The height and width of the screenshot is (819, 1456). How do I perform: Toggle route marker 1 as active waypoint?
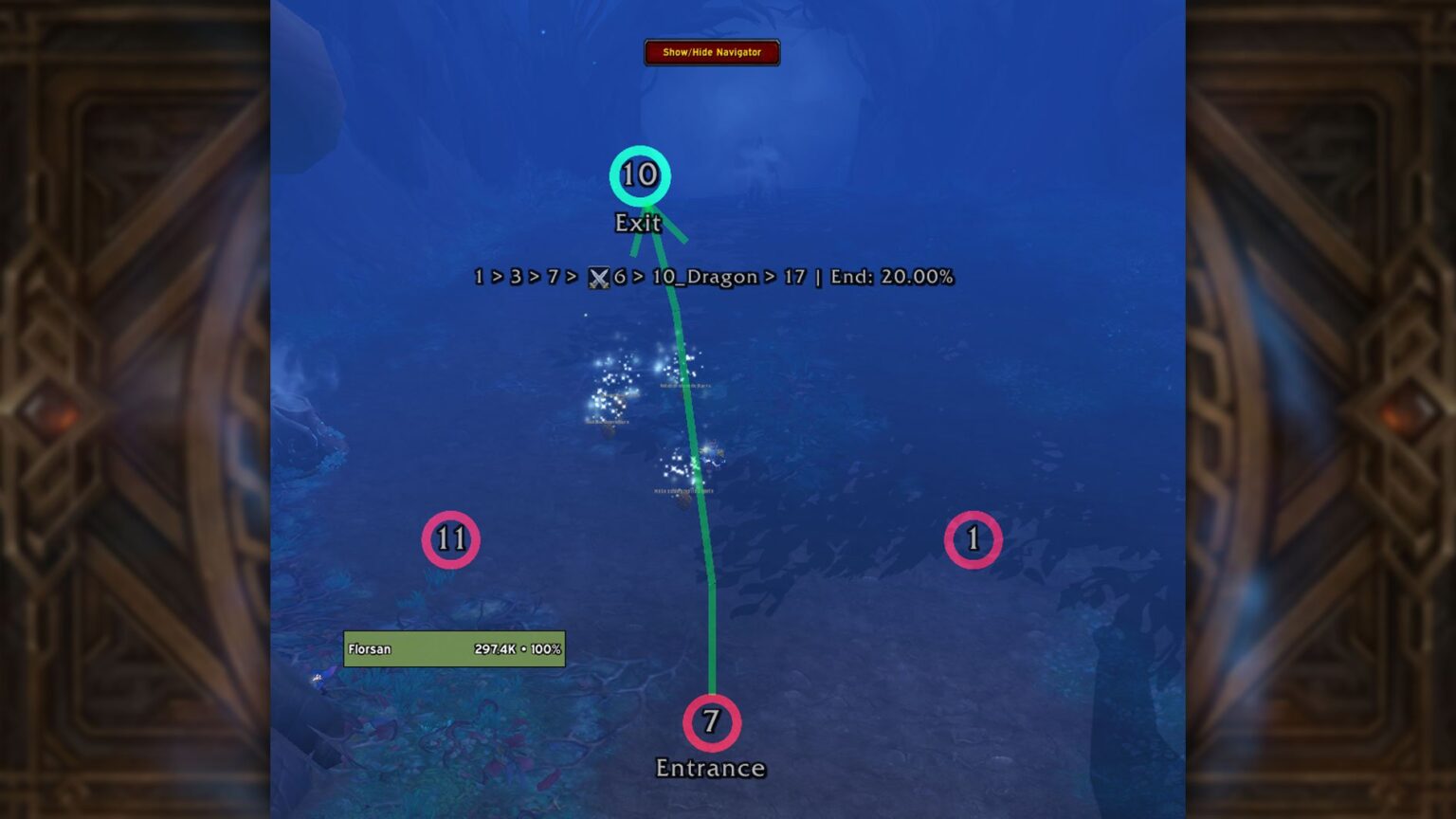974,539
